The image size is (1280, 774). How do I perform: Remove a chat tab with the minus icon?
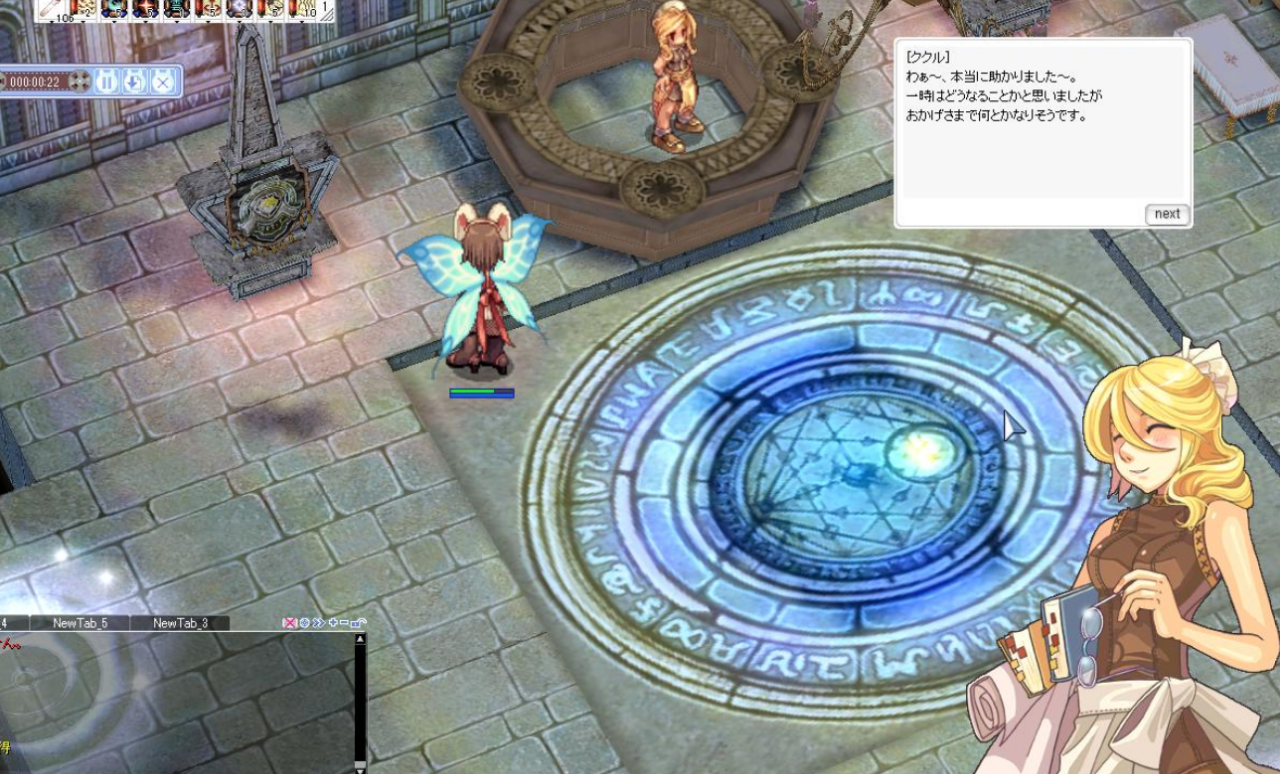pyautogui.click(x=344, y=622)
